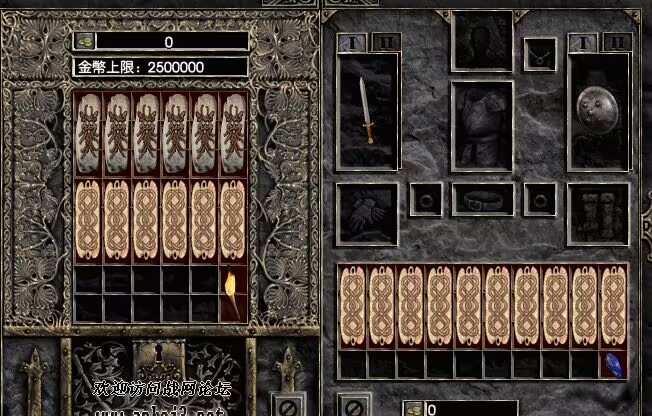652x416 pixels.
Task: Switch to weapon set II above the shield
Action: [618, 42]
